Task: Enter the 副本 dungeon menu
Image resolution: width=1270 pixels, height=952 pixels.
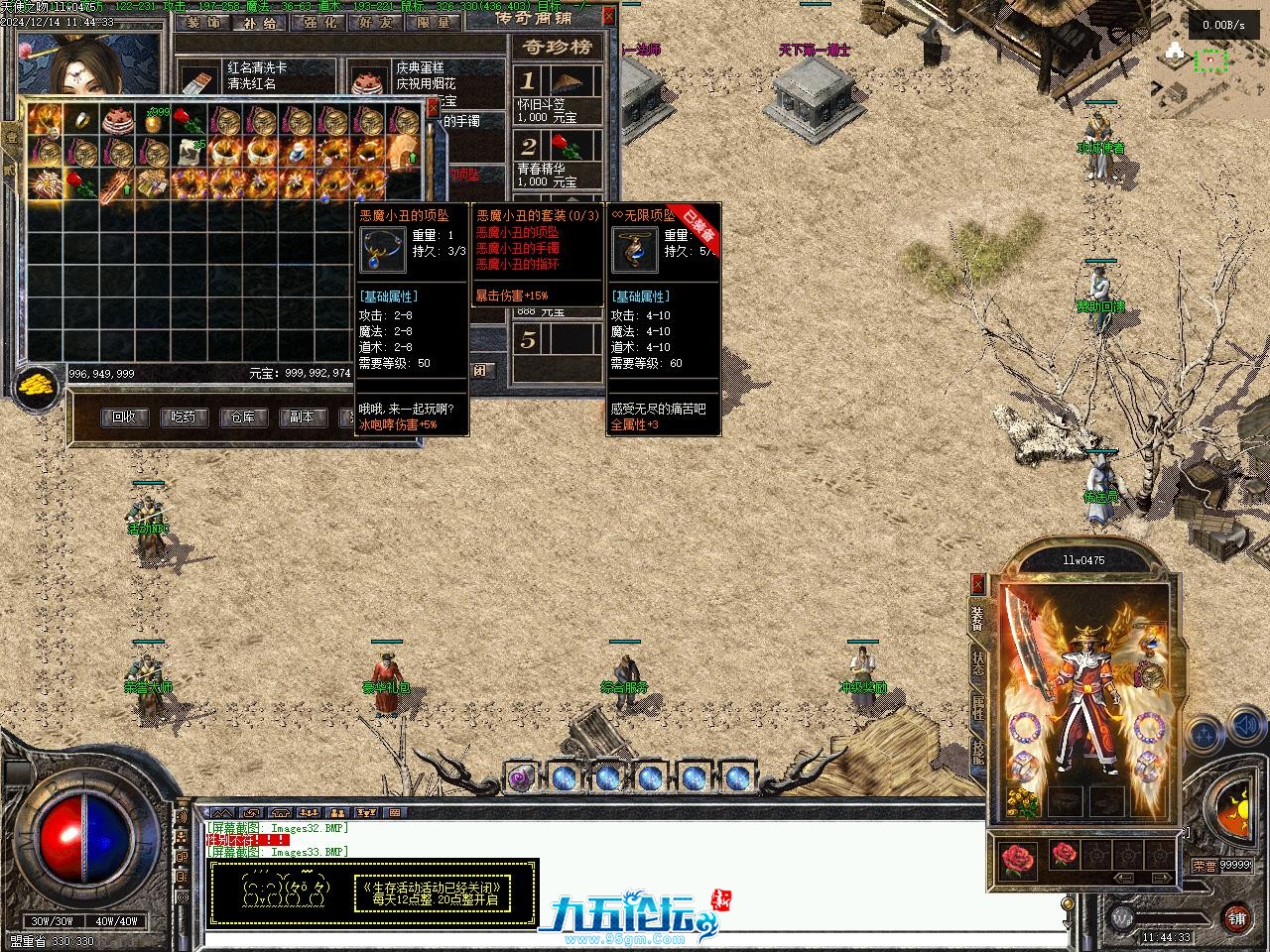Action: [x=302, y=417]
